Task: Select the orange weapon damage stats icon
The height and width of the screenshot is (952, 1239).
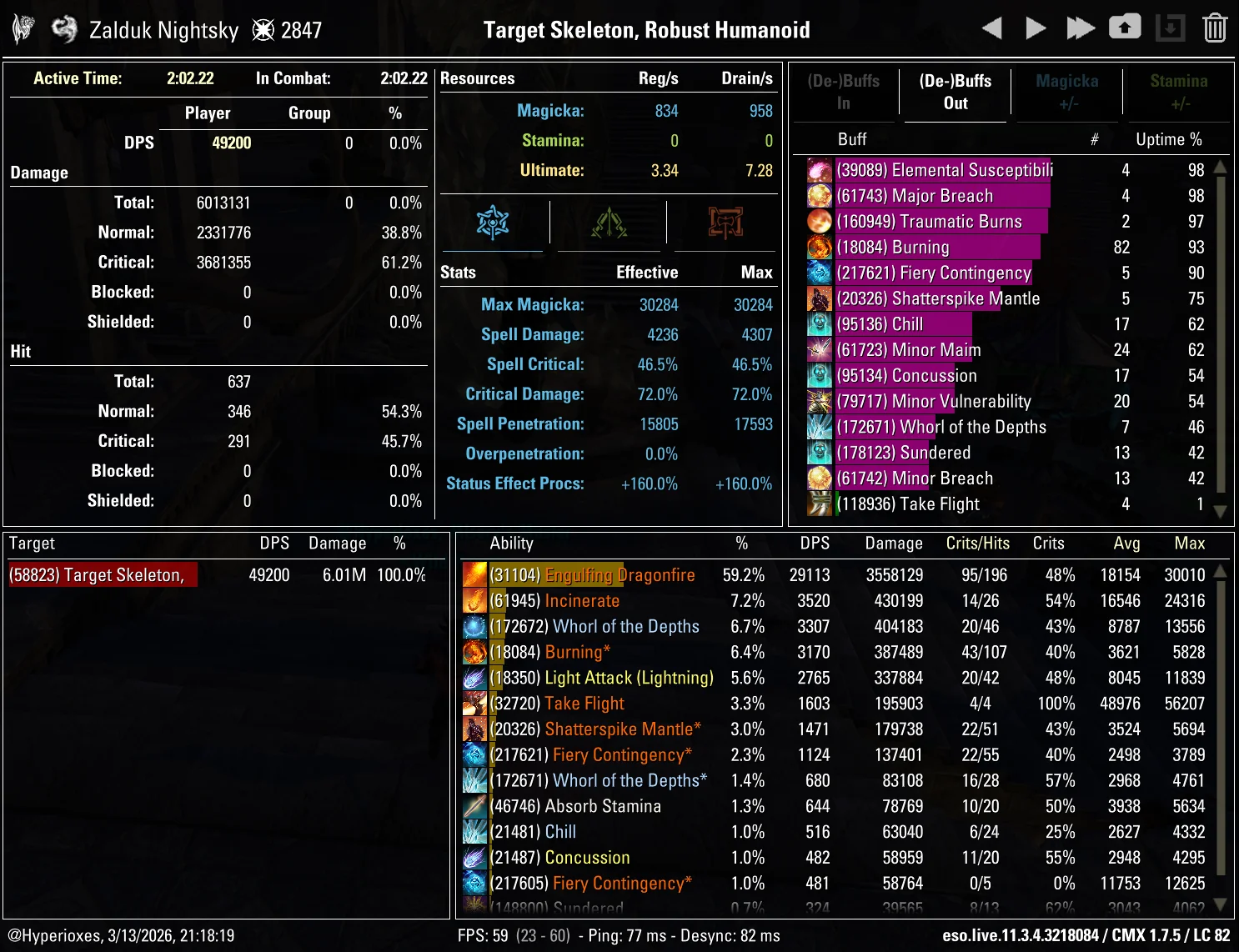Action: pyautogui.click(x=724, y=223)
